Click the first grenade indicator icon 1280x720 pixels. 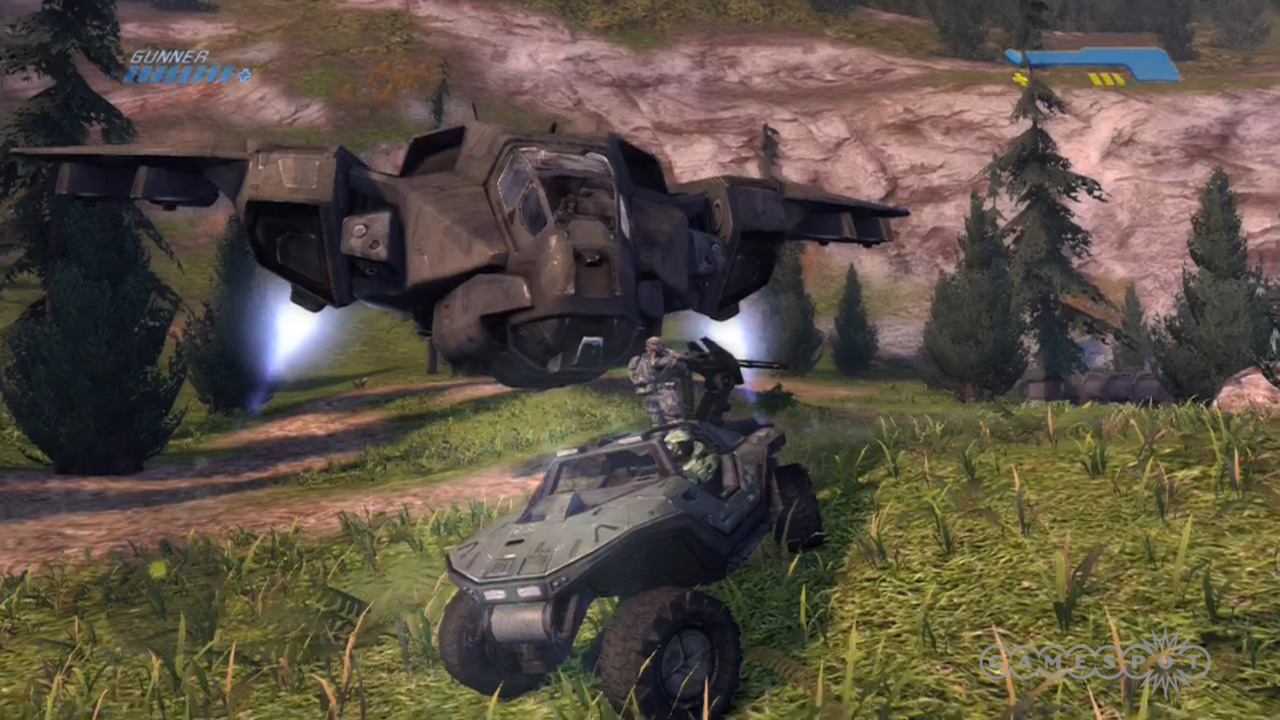click(1095, 77)
